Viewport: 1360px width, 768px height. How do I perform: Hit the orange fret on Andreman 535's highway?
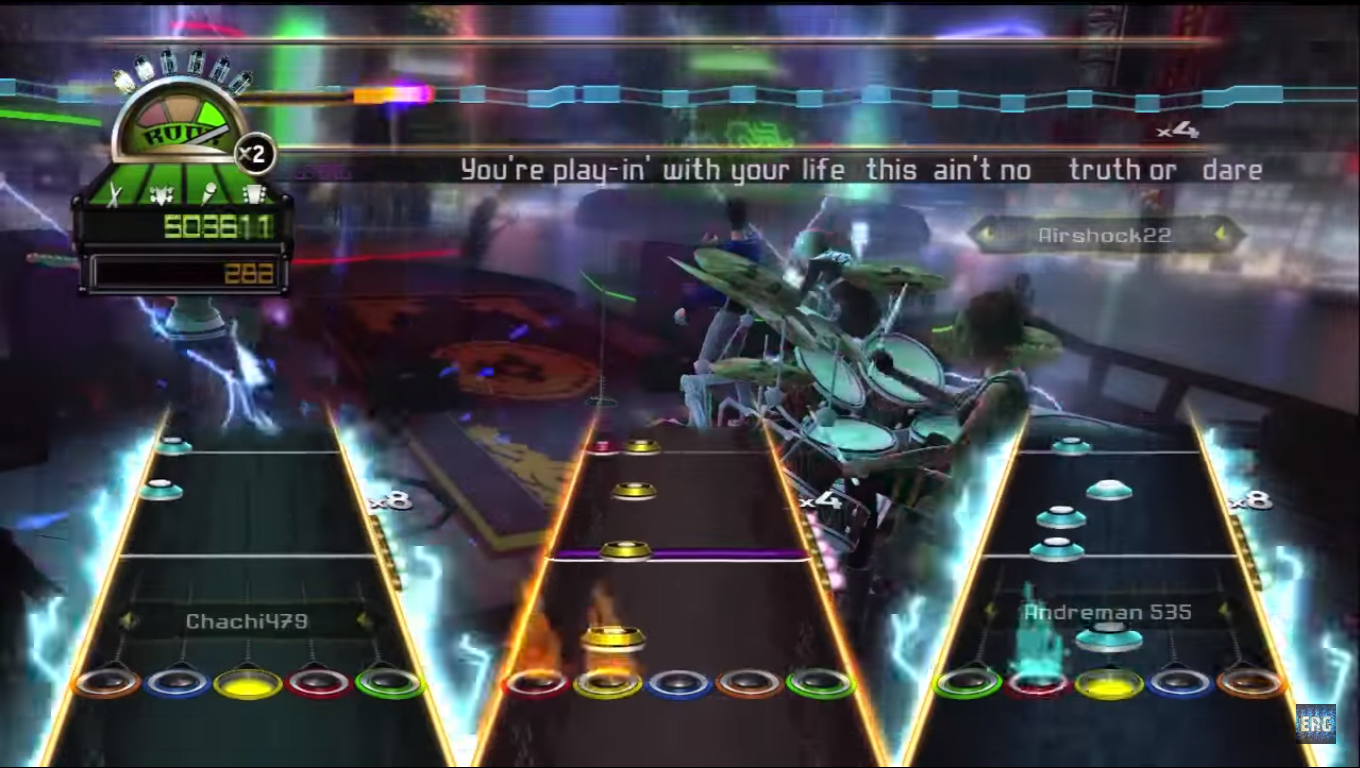(1250, 684)
